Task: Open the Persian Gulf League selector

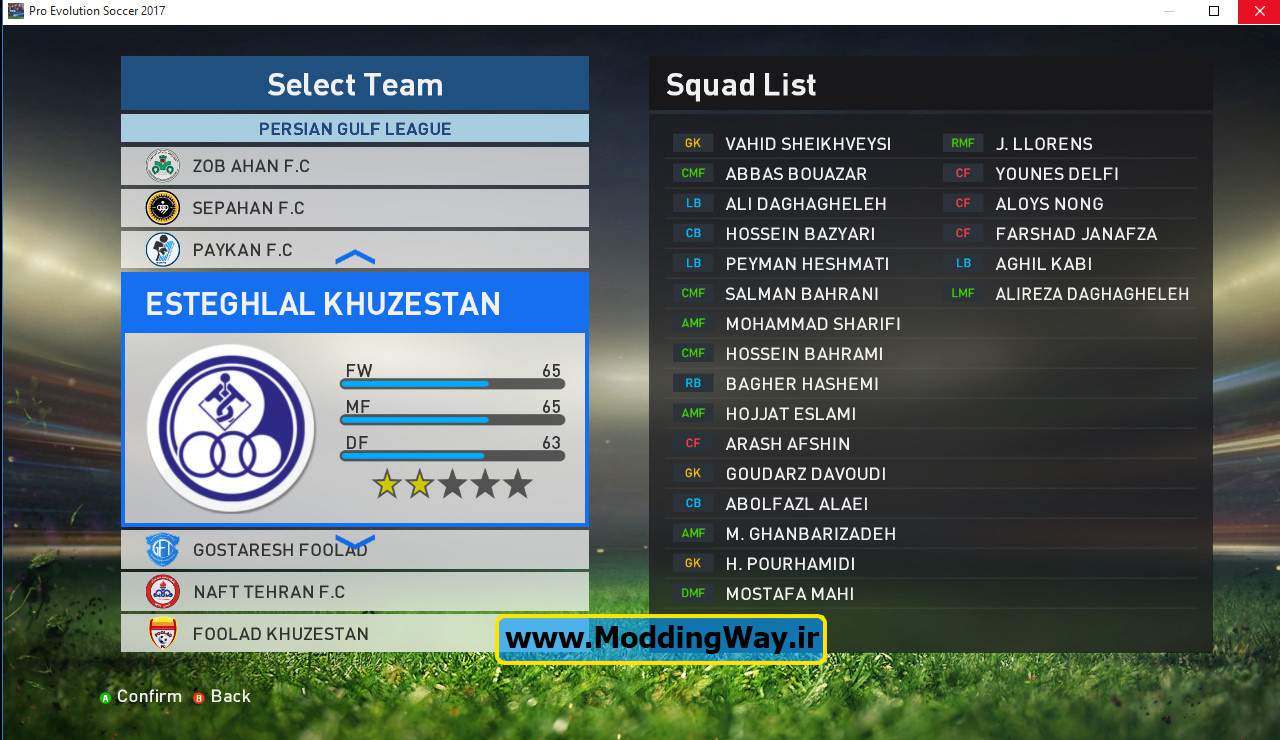Action: pos(354,129)
